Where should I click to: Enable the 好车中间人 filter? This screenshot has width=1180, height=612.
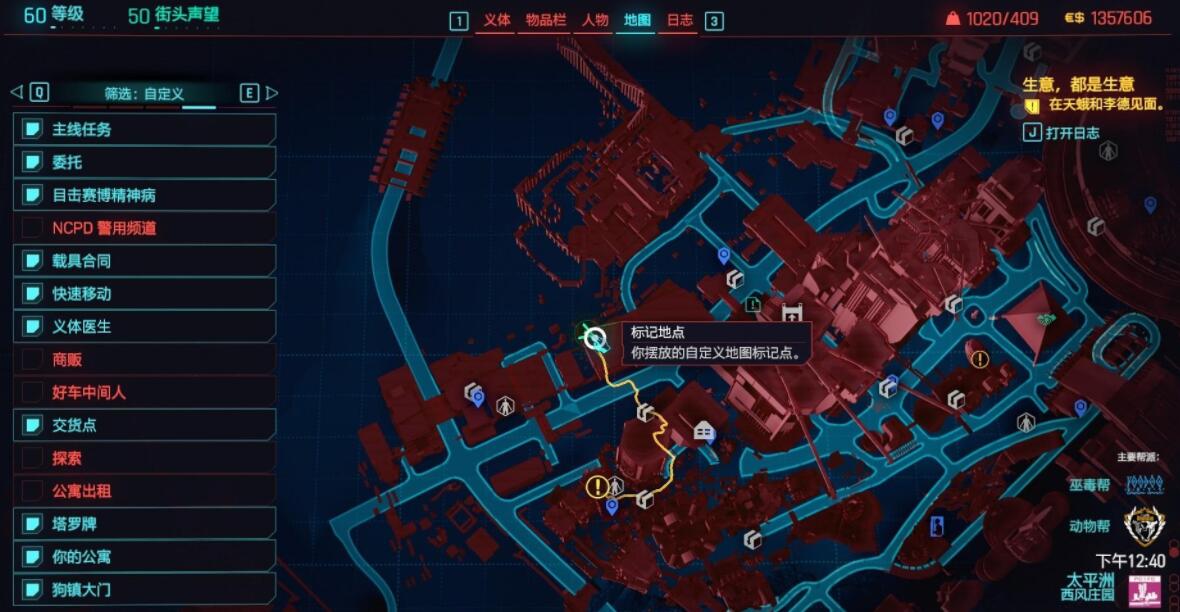145,393
